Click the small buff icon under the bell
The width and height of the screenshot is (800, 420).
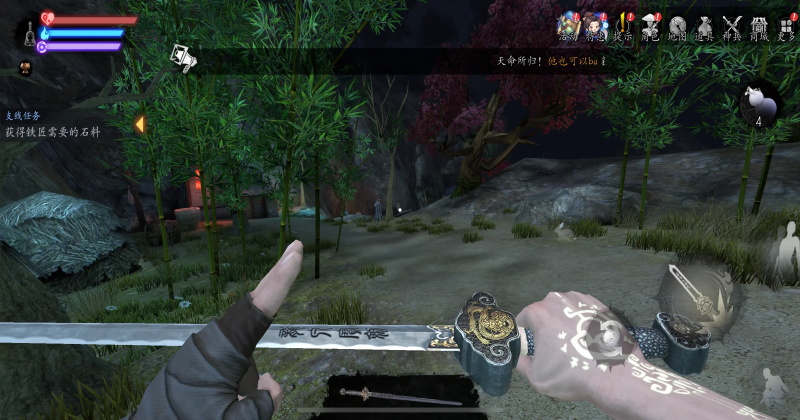[x=25, y=68]
